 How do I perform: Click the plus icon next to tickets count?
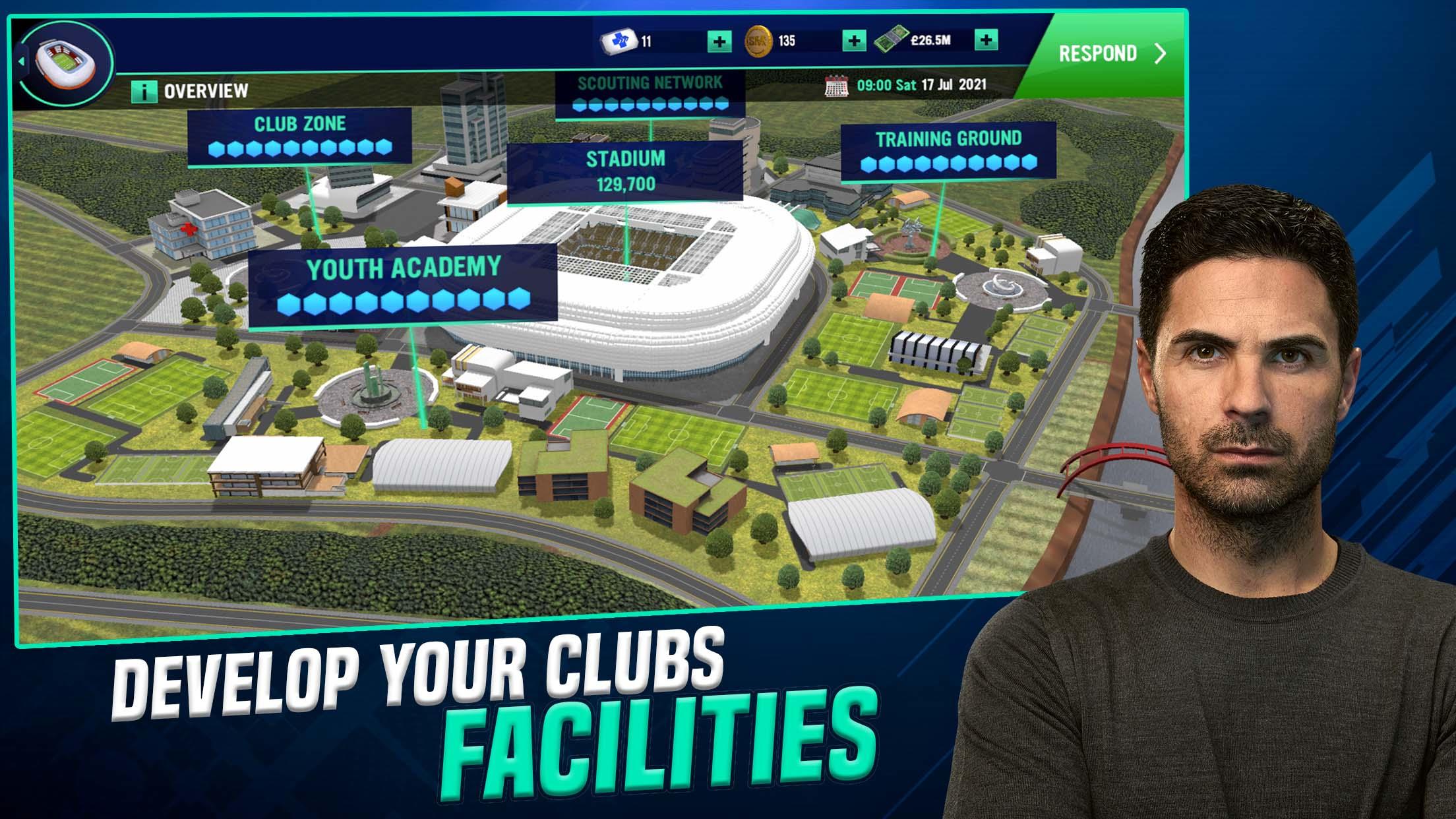click(719, 40)
